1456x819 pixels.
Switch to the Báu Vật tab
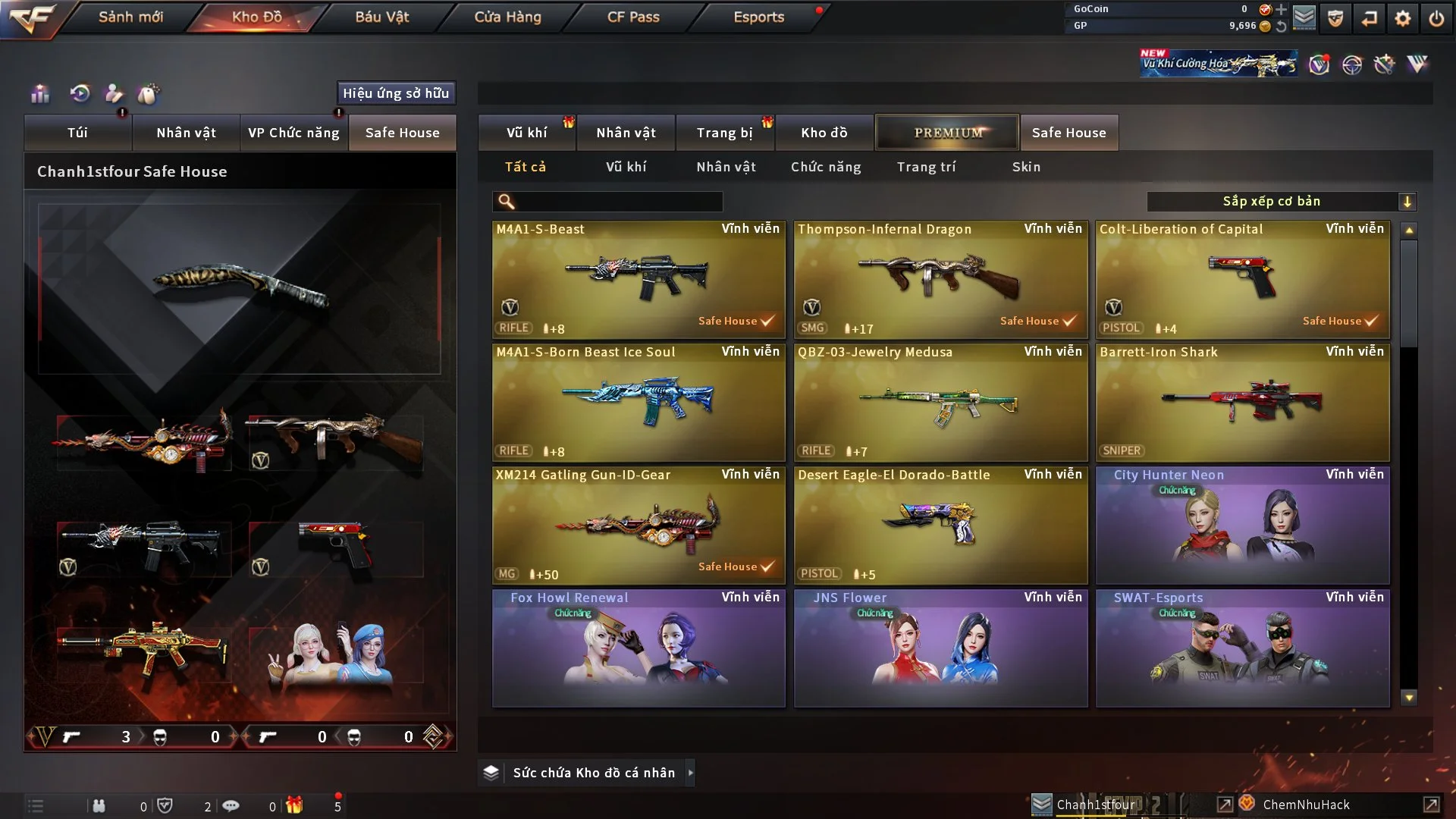[x=381, y=17]
